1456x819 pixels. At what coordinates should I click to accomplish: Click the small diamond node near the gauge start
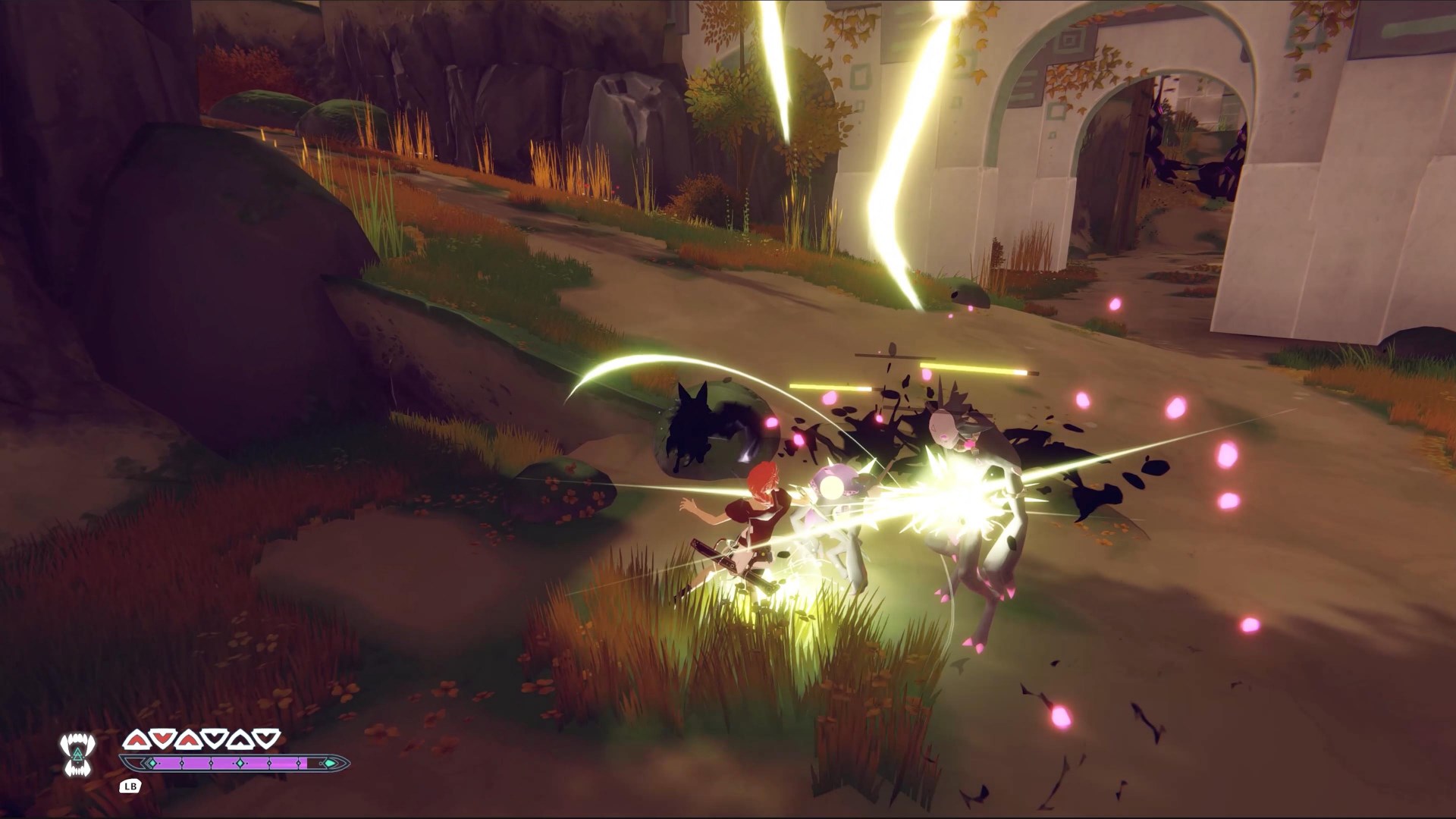tap(152, 763)
